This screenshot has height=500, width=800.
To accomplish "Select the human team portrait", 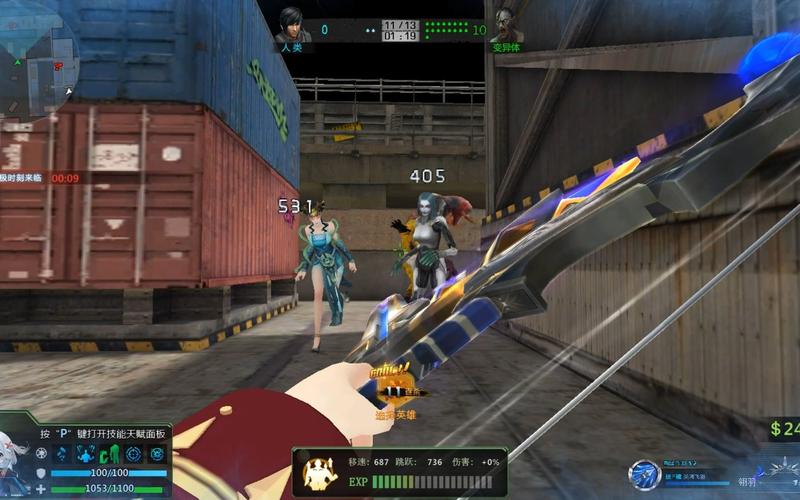I will point(291,25).
